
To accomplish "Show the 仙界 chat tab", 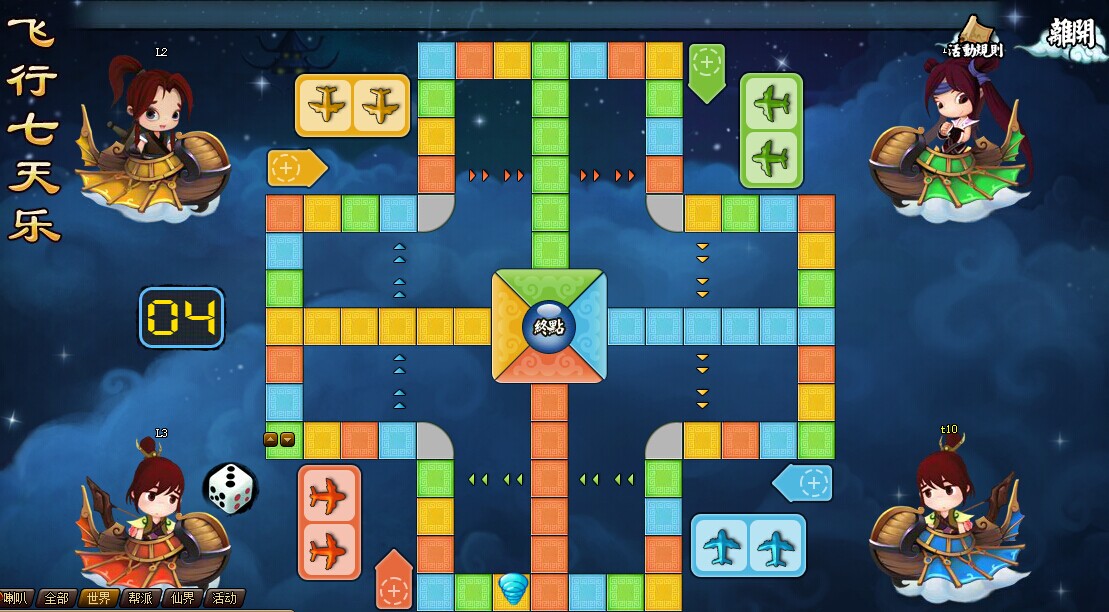I will (x=182, y=598).
